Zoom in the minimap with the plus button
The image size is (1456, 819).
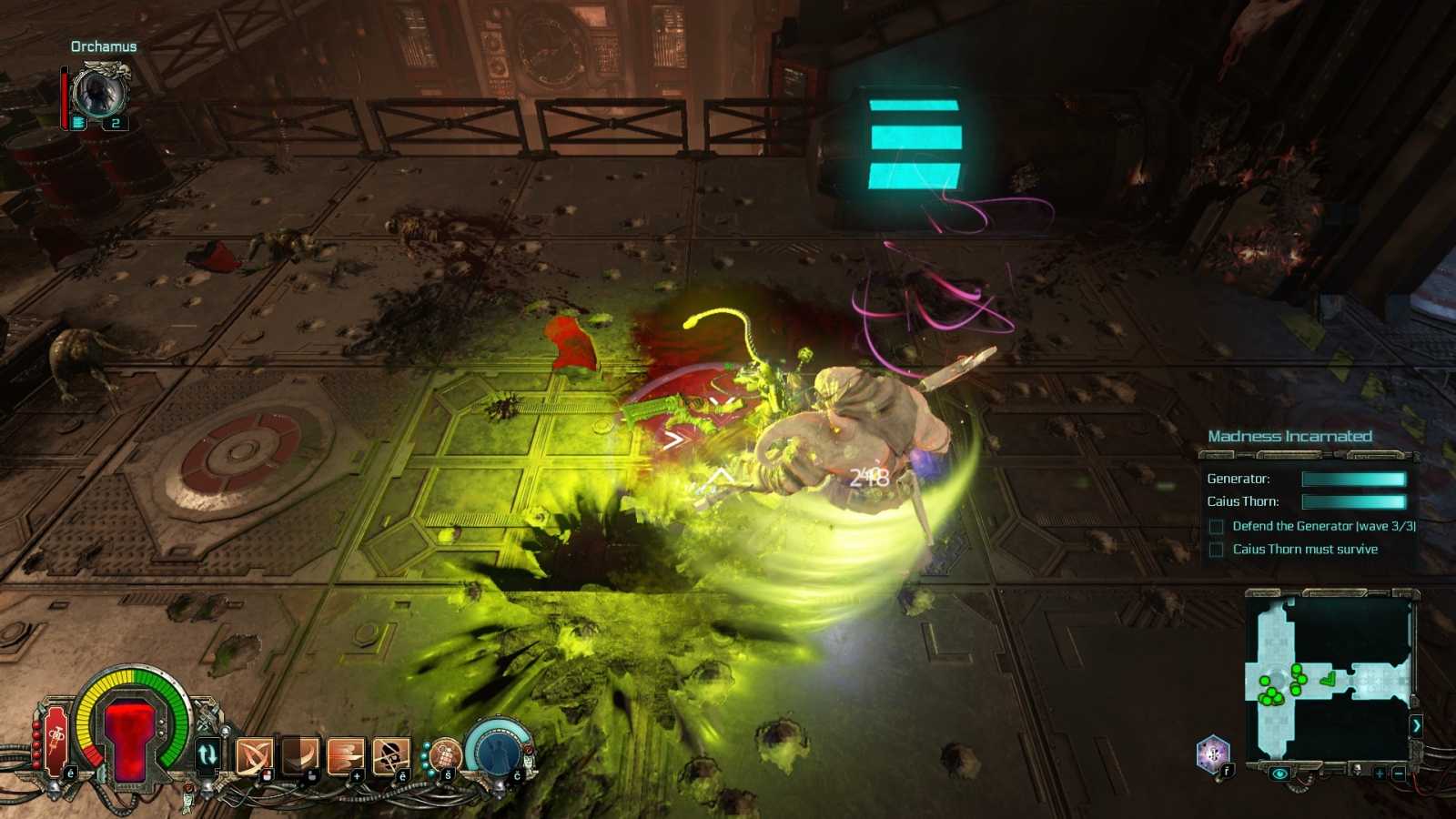[x=1379, y=773]
